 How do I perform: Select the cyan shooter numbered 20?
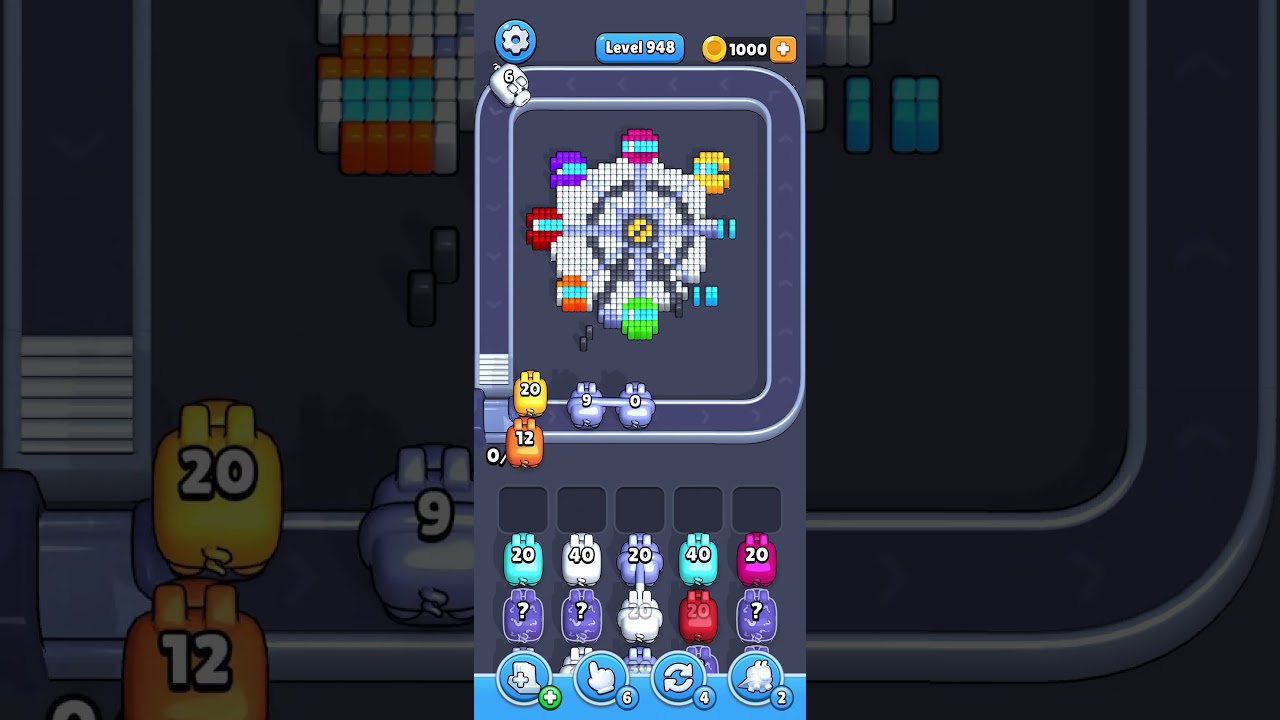523,560
